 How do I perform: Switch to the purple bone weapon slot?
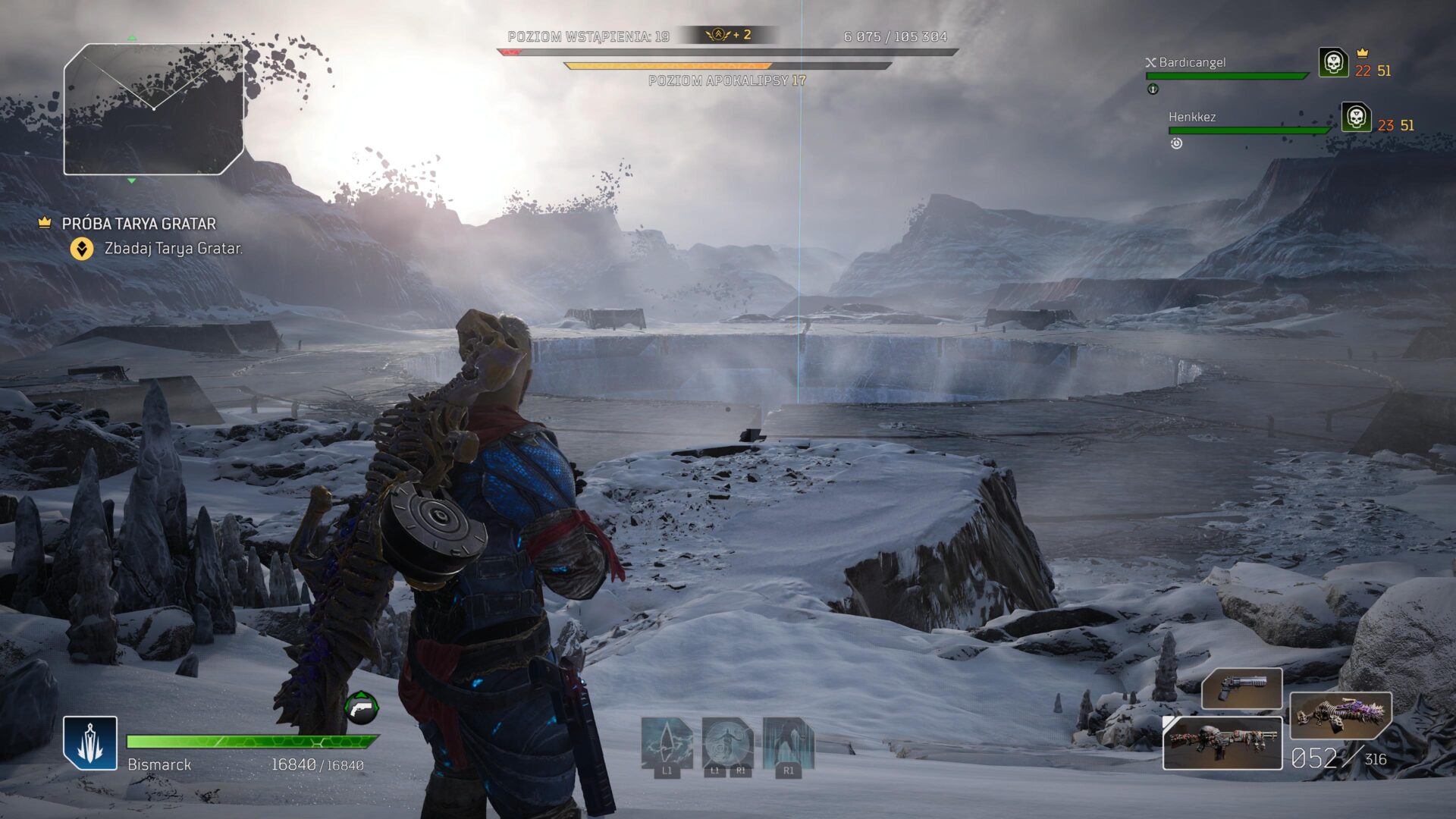pyautogui.click(x=1340, y=714)
